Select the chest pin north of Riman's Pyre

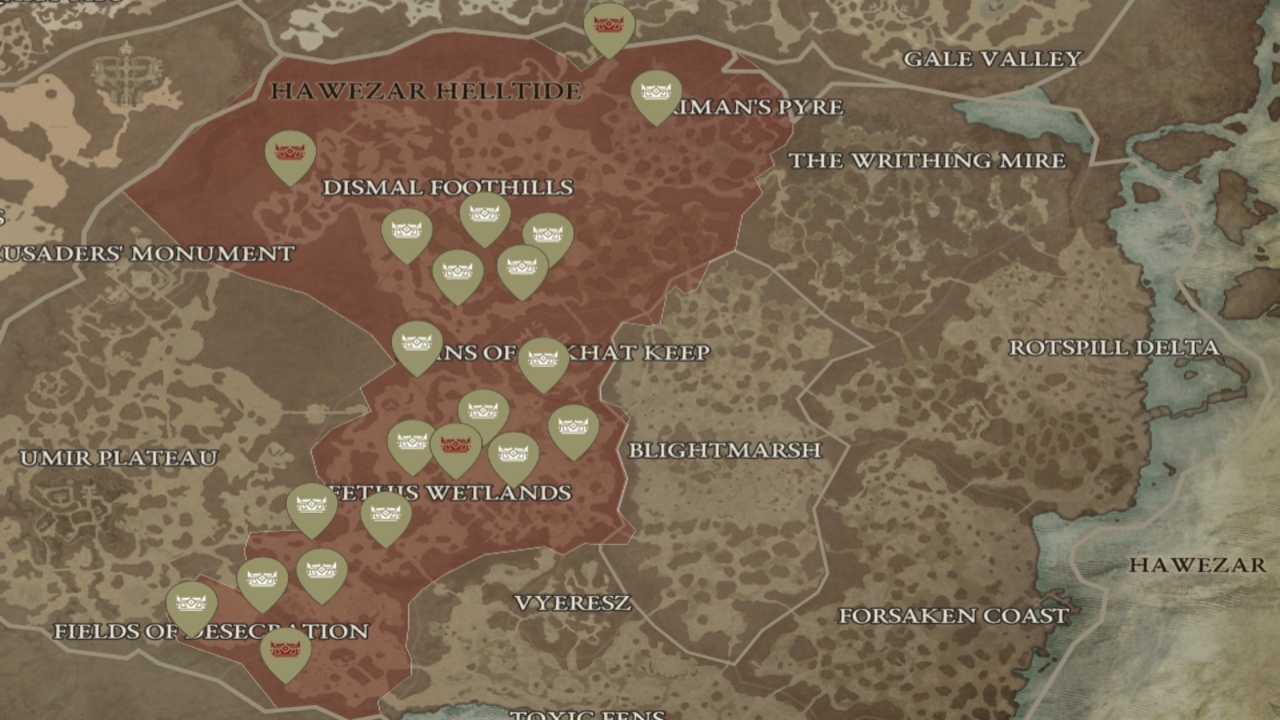[x=656, y=92]
